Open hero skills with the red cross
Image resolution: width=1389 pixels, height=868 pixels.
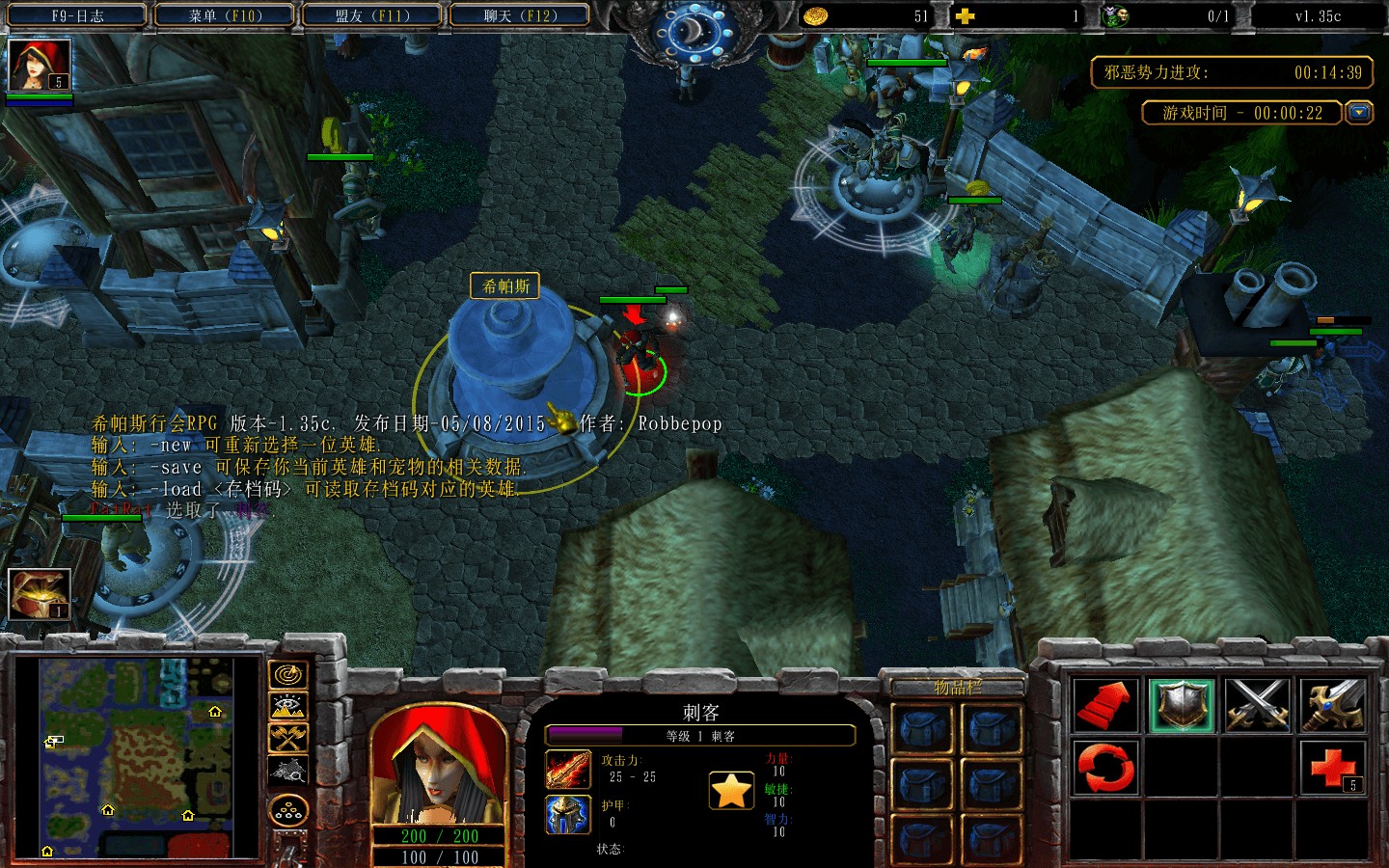[1333, 767]
